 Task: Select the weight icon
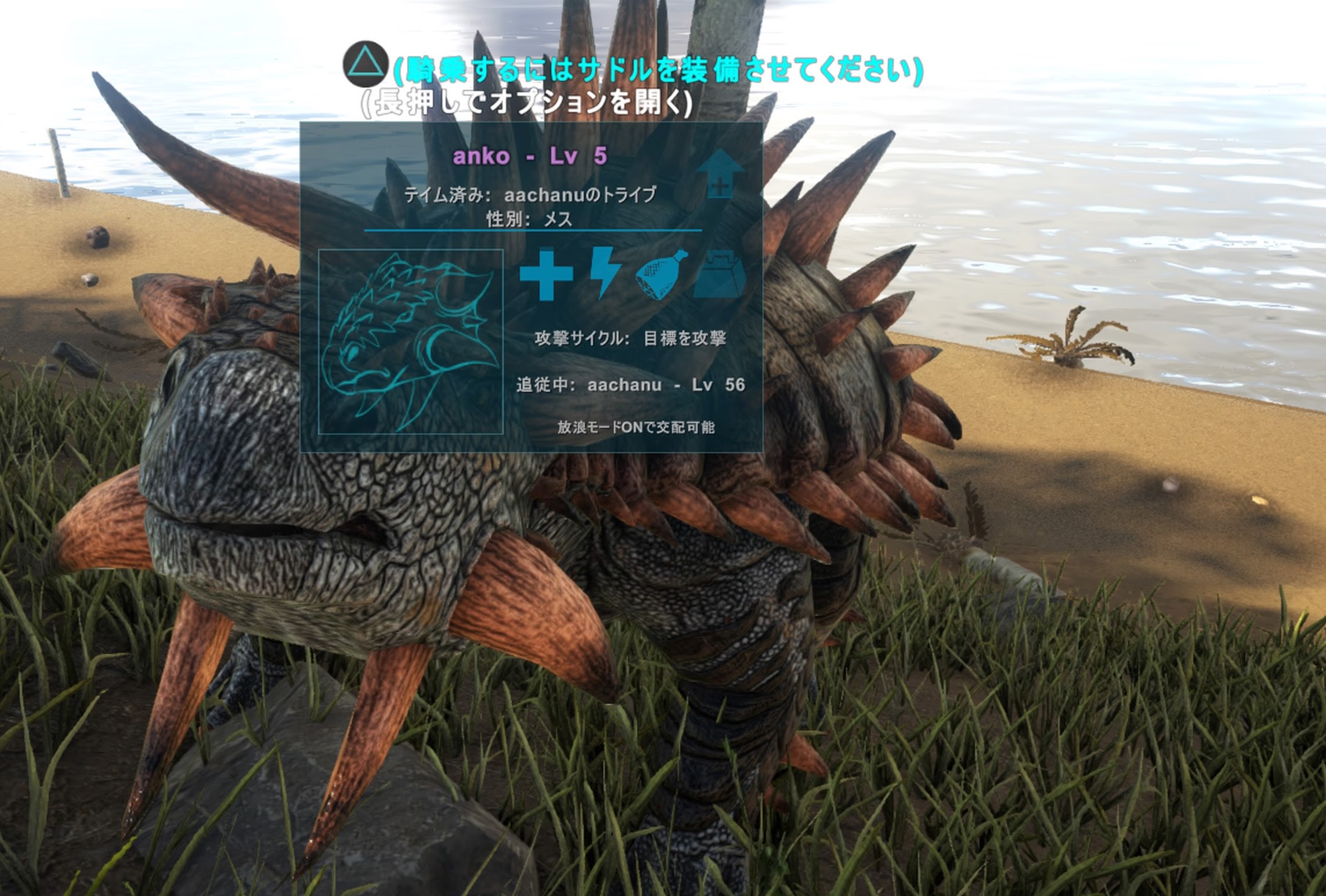(x=720, y=274)
